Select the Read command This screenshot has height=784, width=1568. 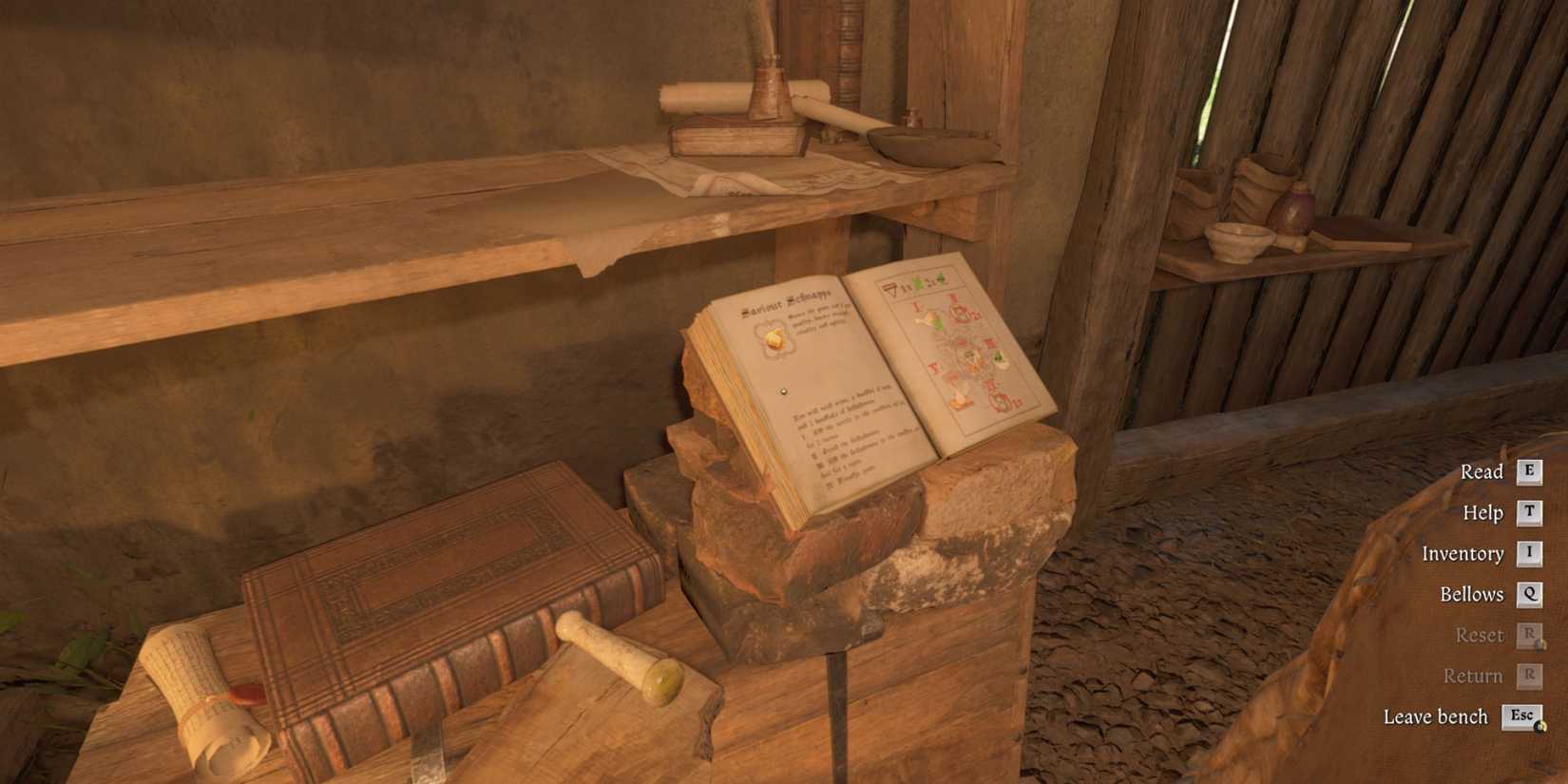(1482, 470)
